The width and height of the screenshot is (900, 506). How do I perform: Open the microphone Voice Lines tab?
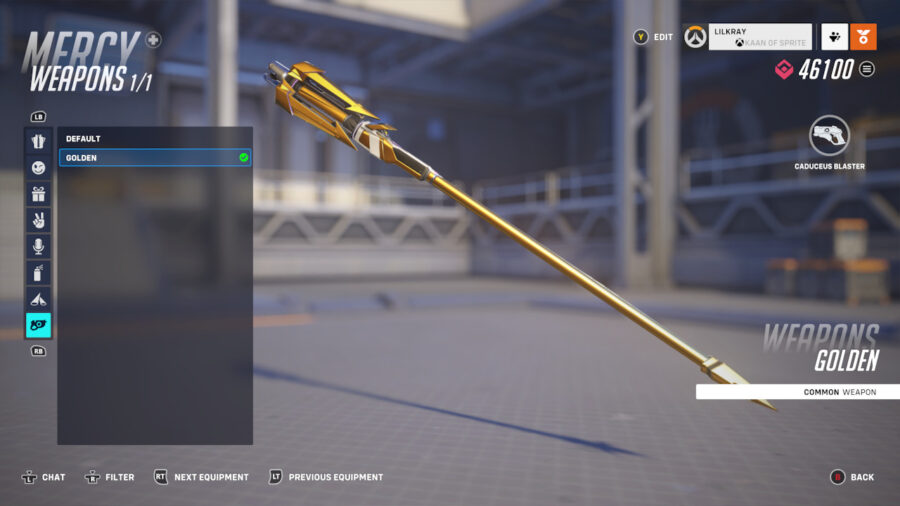point(38,246)
